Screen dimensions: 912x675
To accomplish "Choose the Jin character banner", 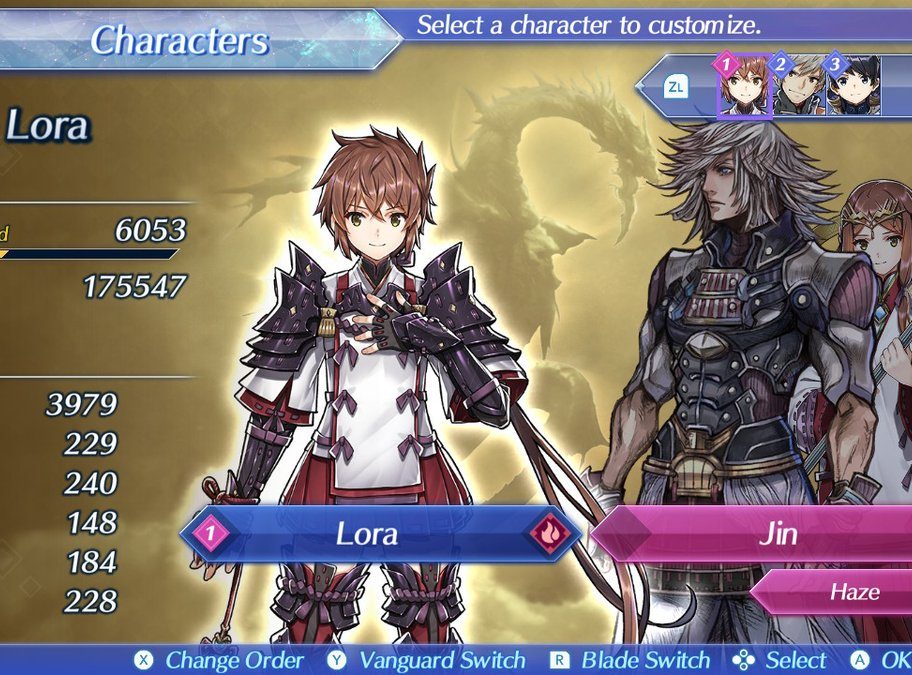I will 760,533.
